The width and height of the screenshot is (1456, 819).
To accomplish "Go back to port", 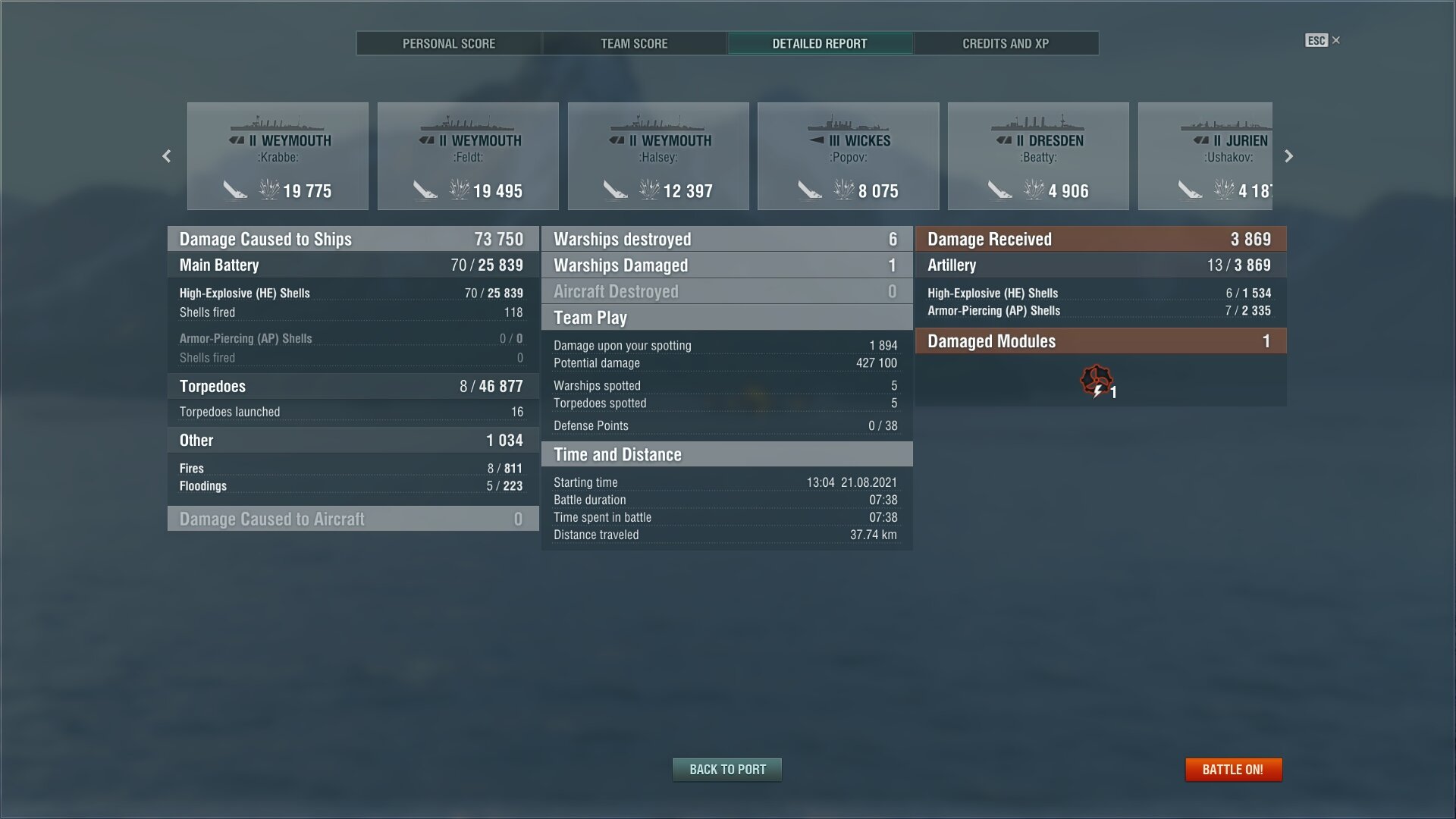I will [727, 769].
